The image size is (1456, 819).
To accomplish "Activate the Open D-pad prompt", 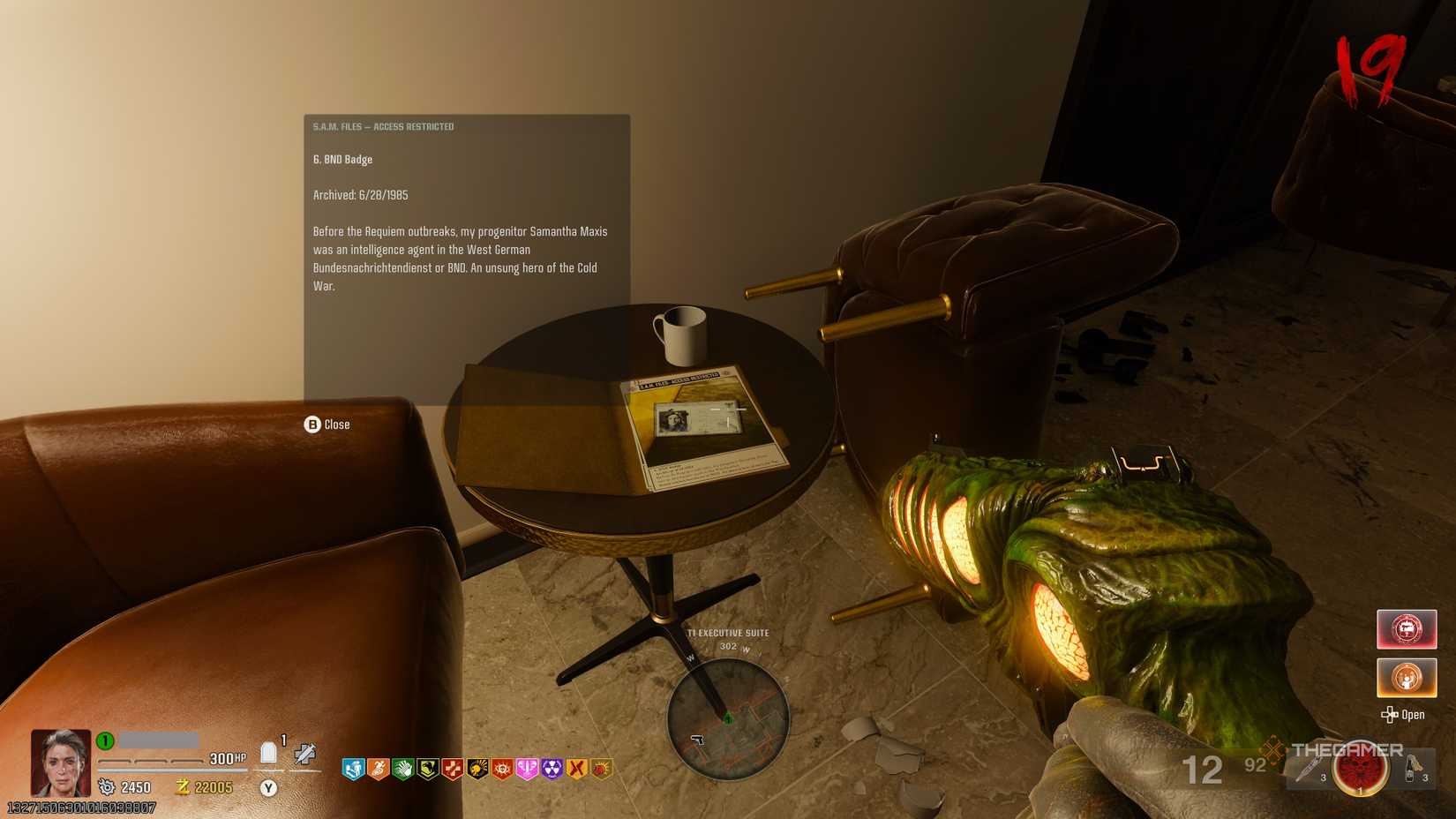I will 1405,715.
